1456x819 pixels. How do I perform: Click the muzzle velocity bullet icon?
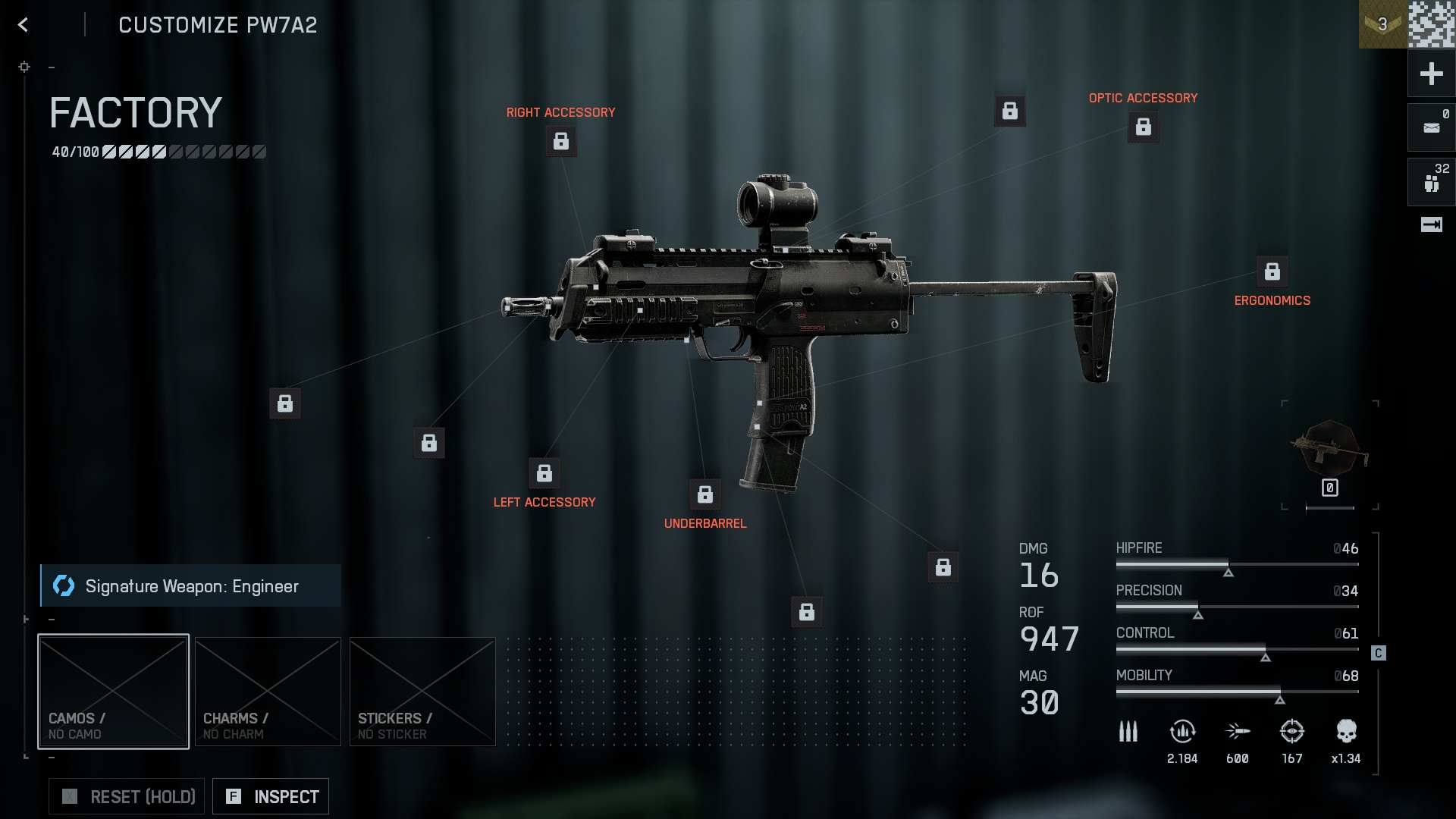point(1238,733)
